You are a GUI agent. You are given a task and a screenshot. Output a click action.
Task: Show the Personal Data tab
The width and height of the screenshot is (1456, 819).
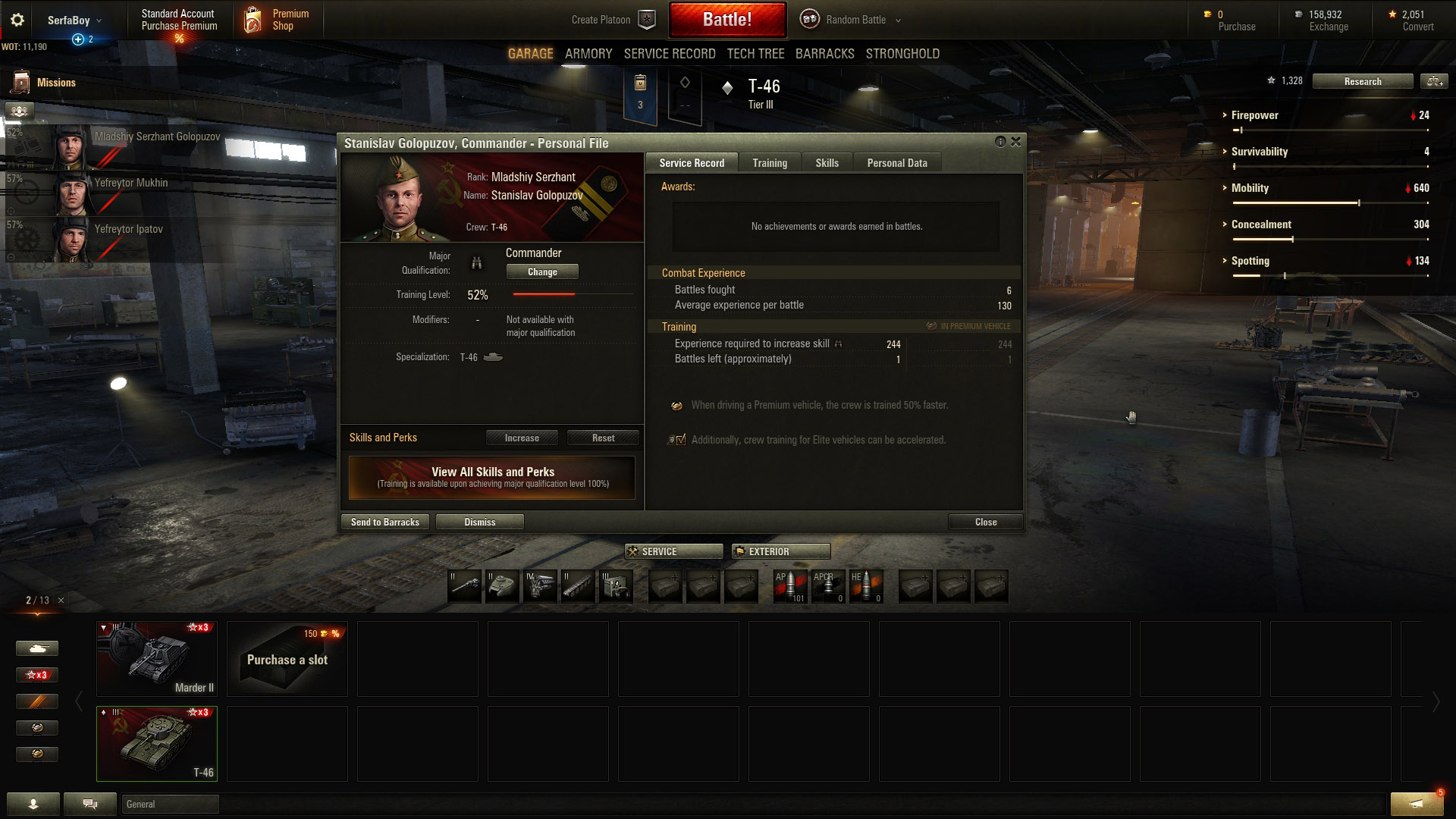(896, 163)
